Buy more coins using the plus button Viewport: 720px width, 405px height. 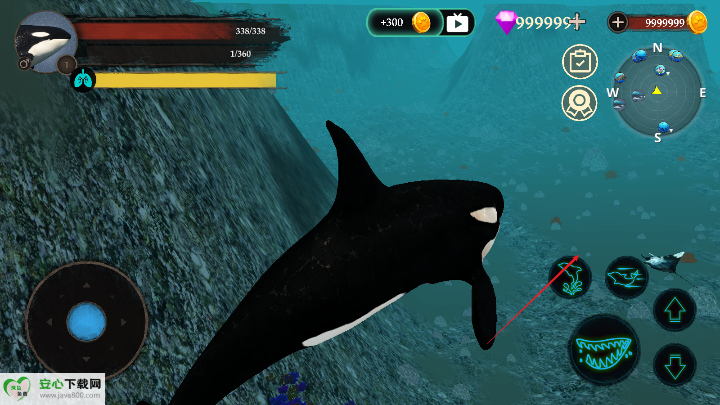click(618, 22)
